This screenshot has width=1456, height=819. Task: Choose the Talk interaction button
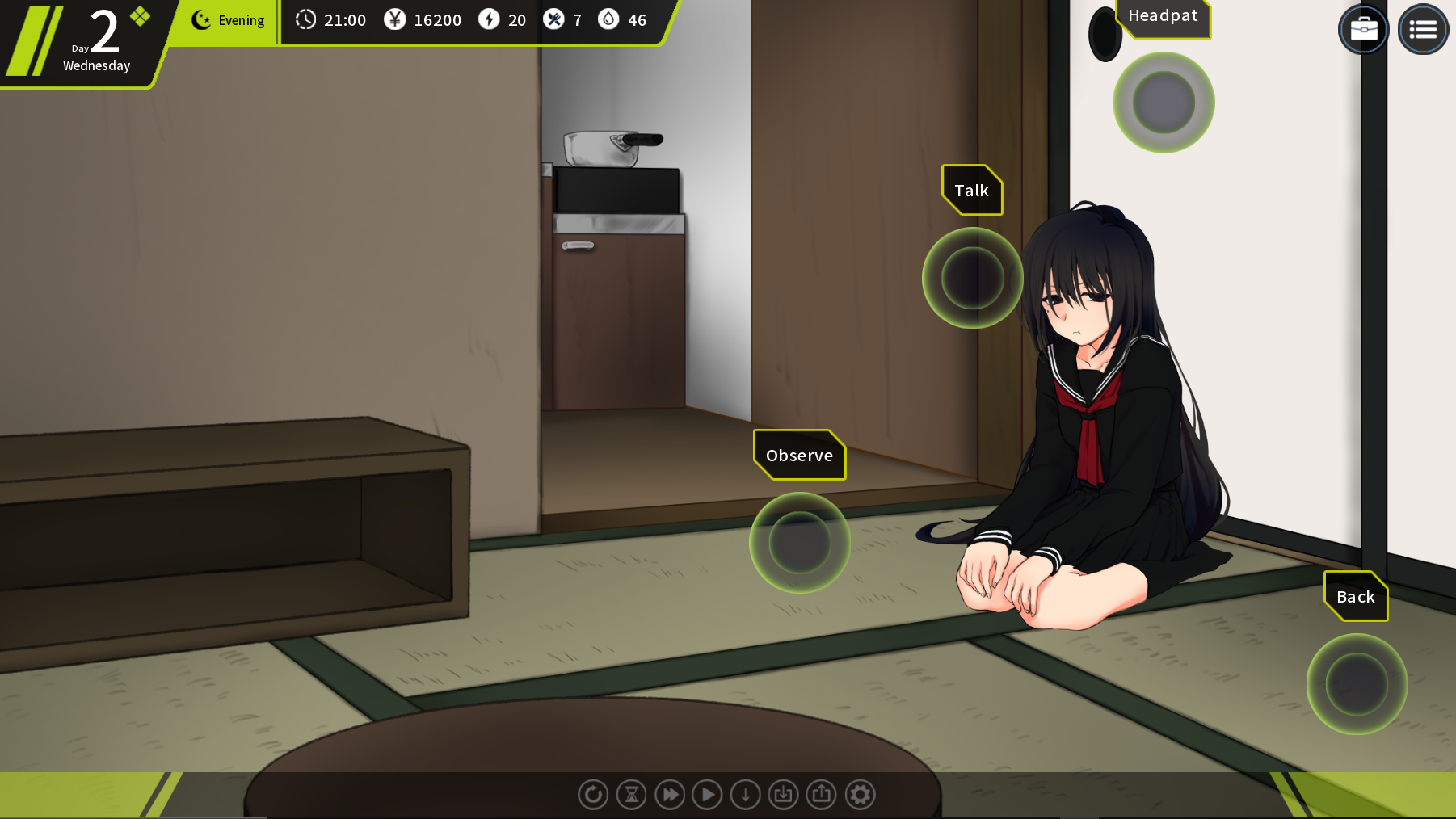click(972, 278)
